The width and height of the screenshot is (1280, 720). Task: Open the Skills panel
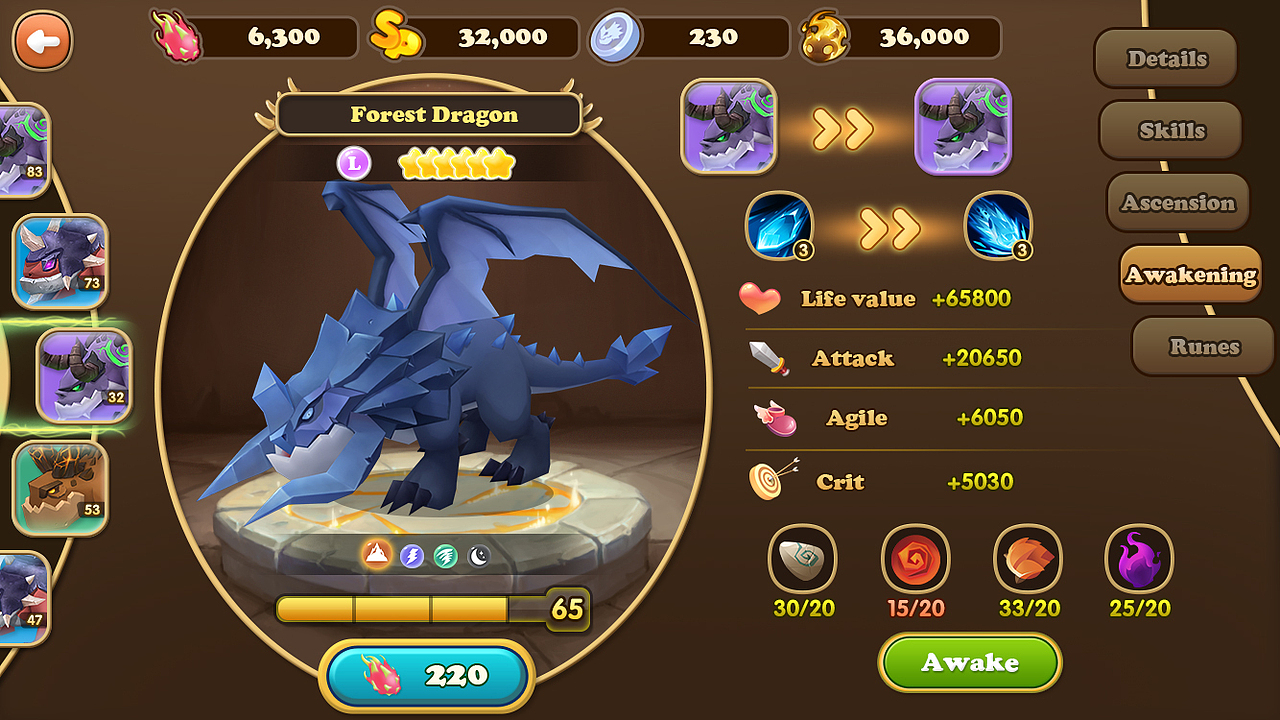(x=1170, y=130)
